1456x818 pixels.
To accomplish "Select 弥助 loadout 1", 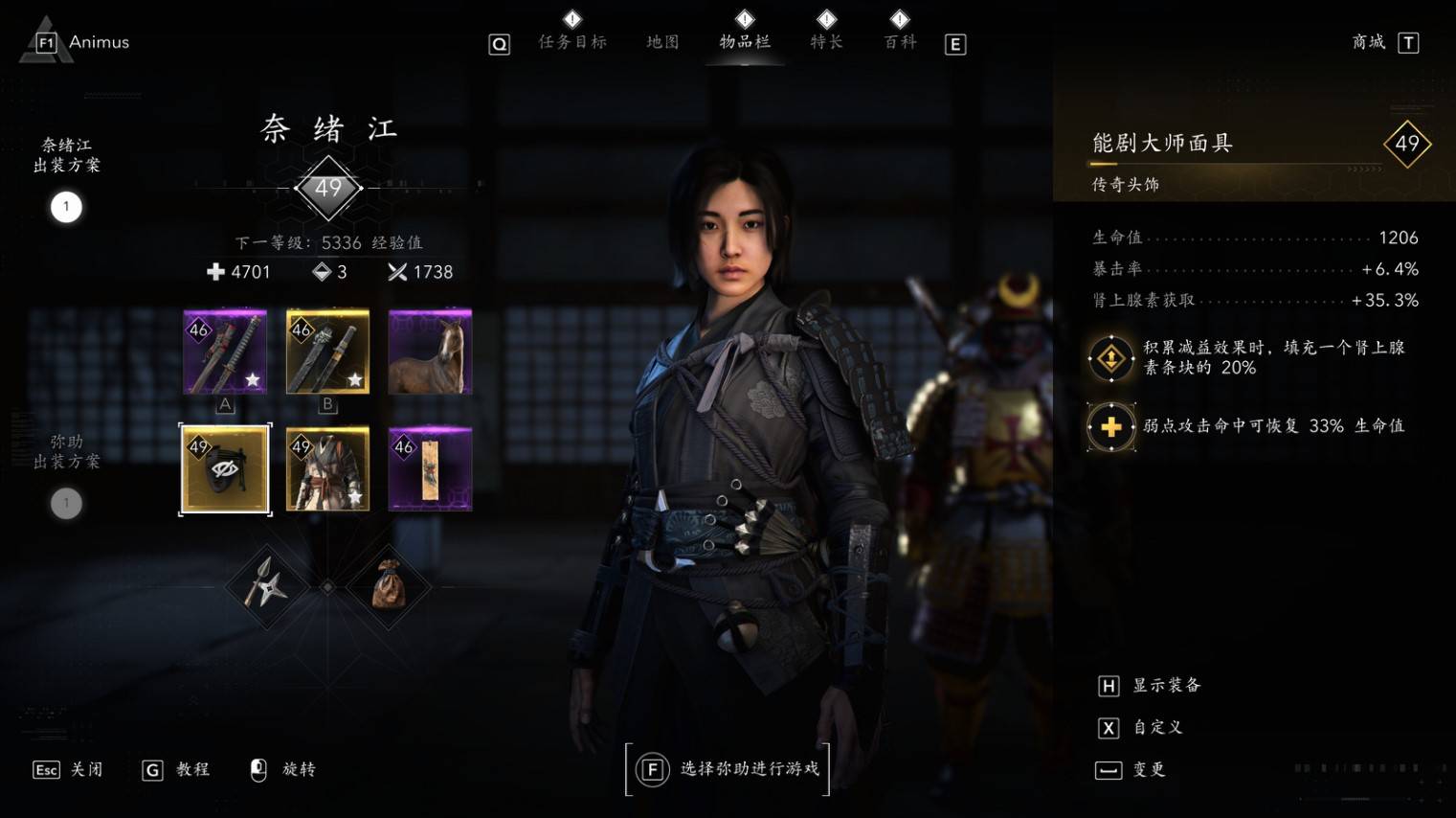I will [x=66, y=503].
